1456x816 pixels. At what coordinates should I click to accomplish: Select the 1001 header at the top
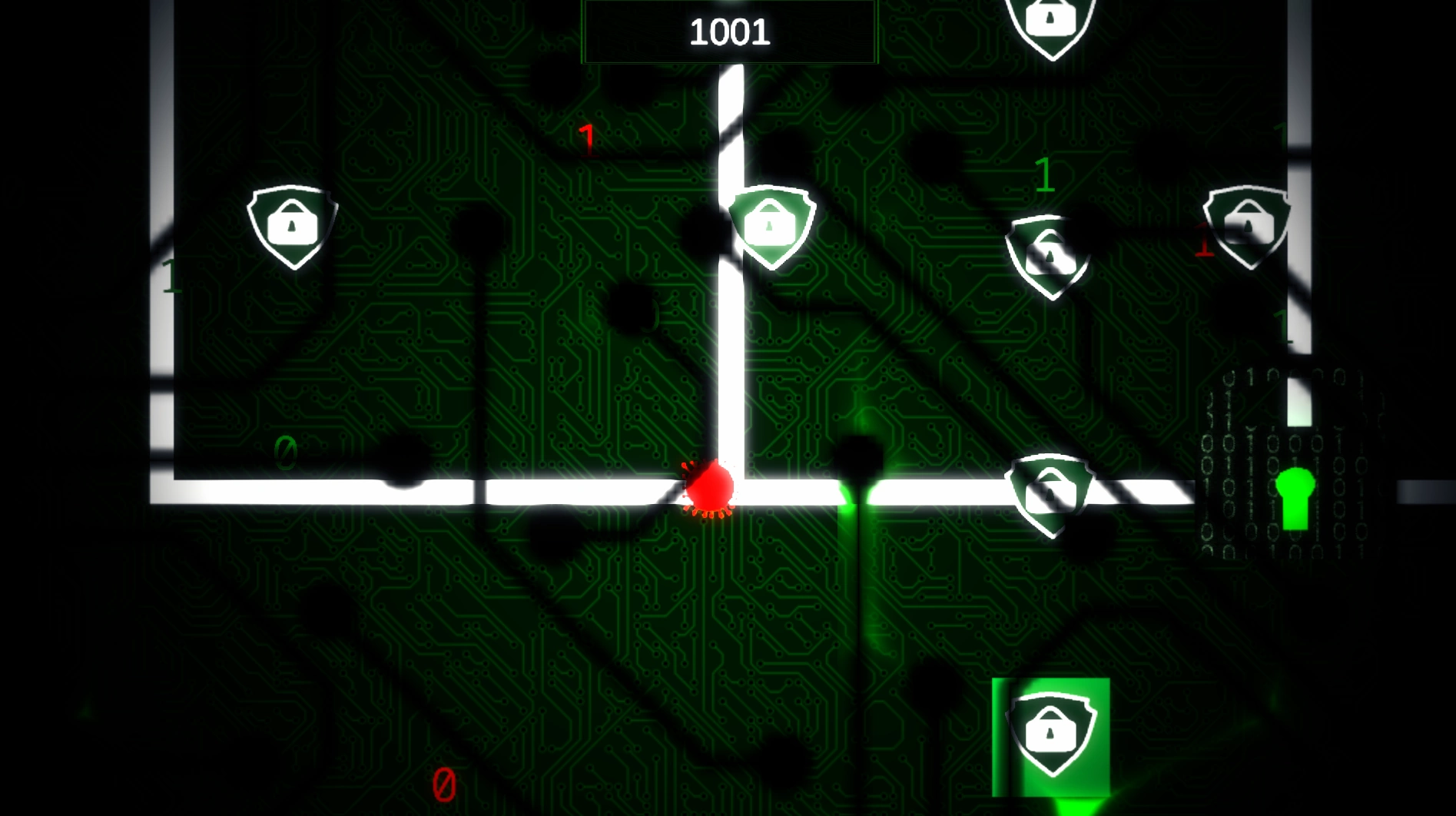click(728, 31)
